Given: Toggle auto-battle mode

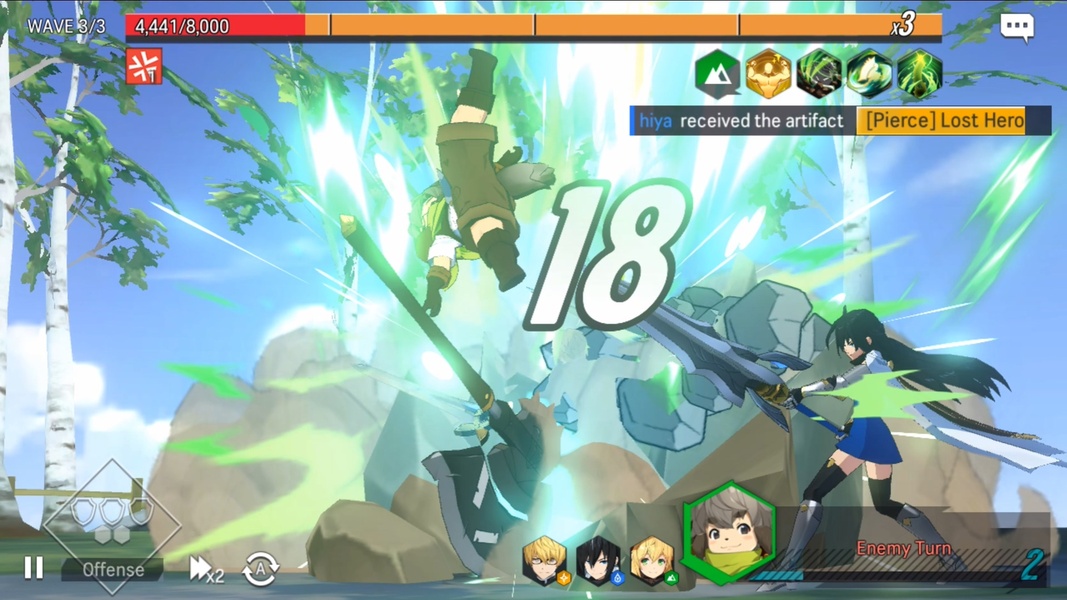Looking at the screenshot, I should click(261, 570).
